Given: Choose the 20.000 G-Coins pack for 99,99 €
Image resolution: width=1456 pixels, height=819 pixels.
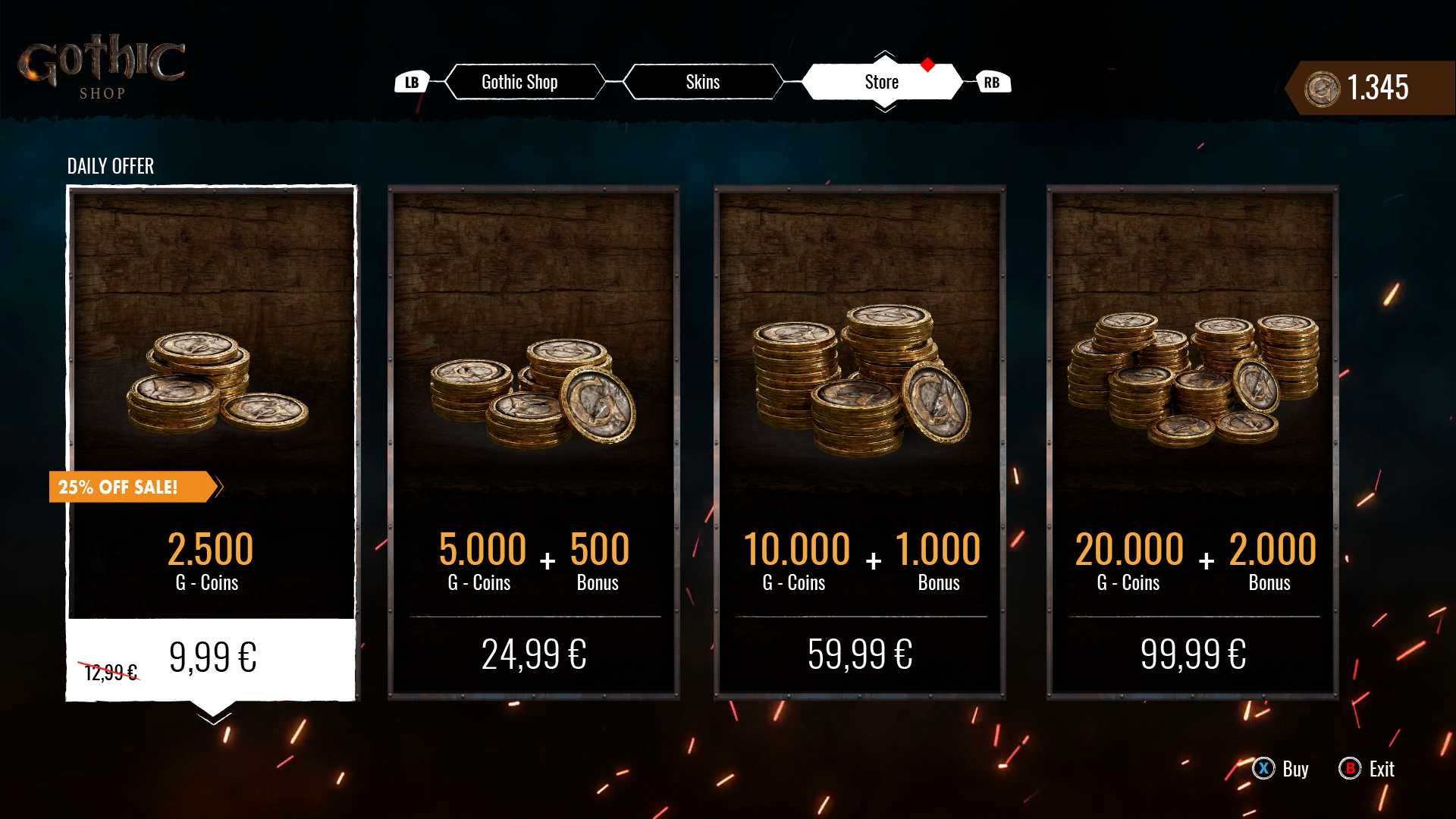Looking at the screenshot, I should pos(1192,443).
